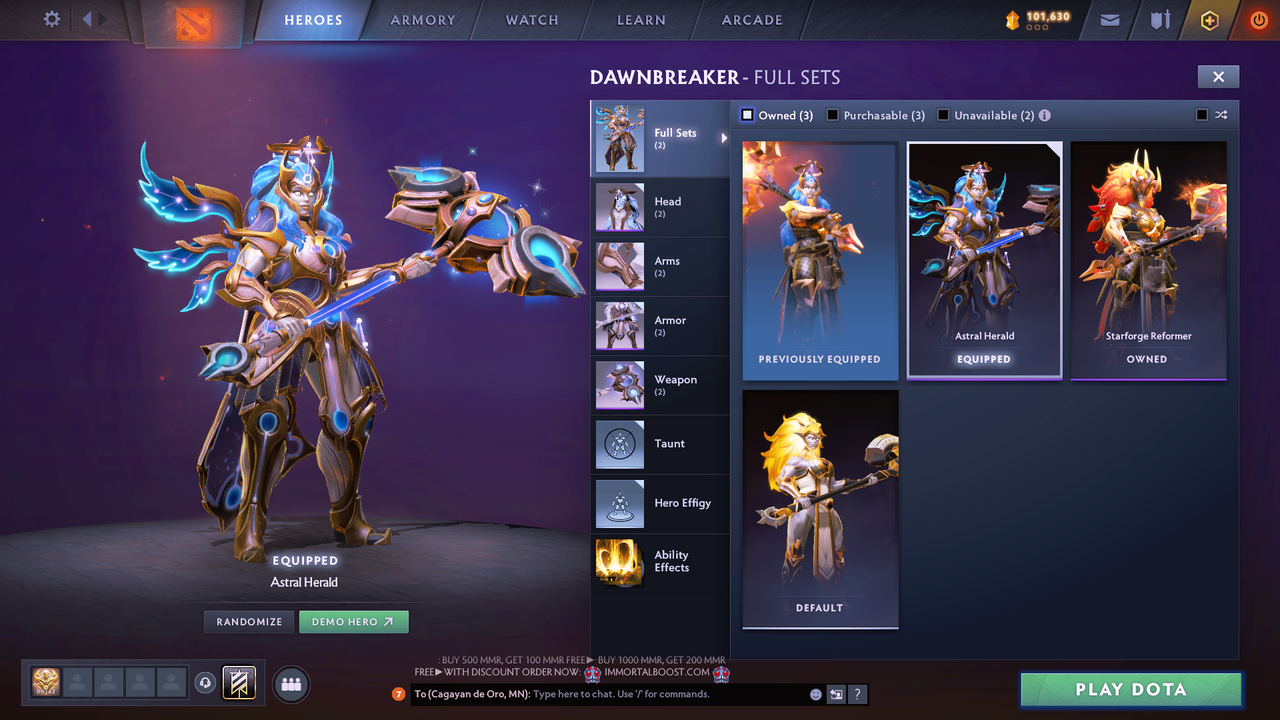Click the red power button top right

1258,20
